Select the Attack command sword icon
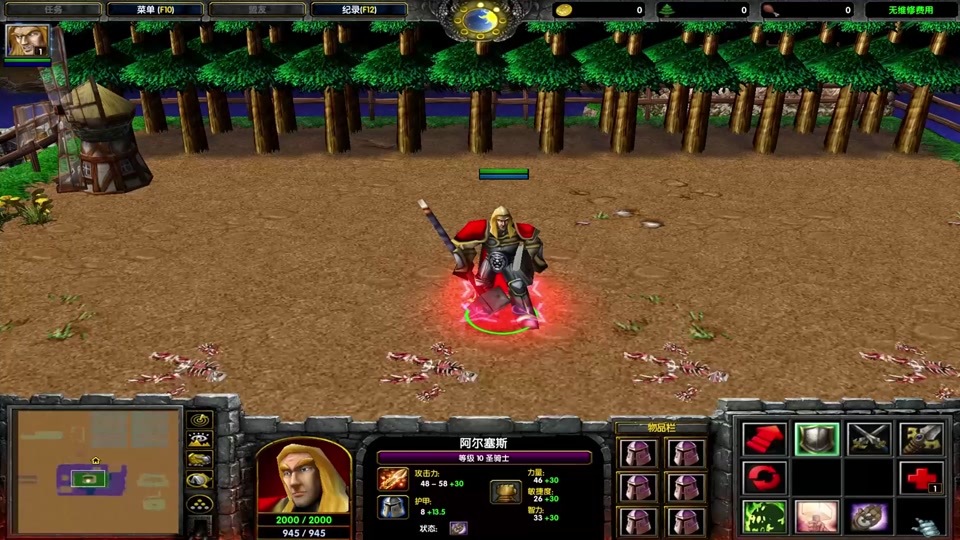This screenshot has height=540, width=960. point(920,439)
